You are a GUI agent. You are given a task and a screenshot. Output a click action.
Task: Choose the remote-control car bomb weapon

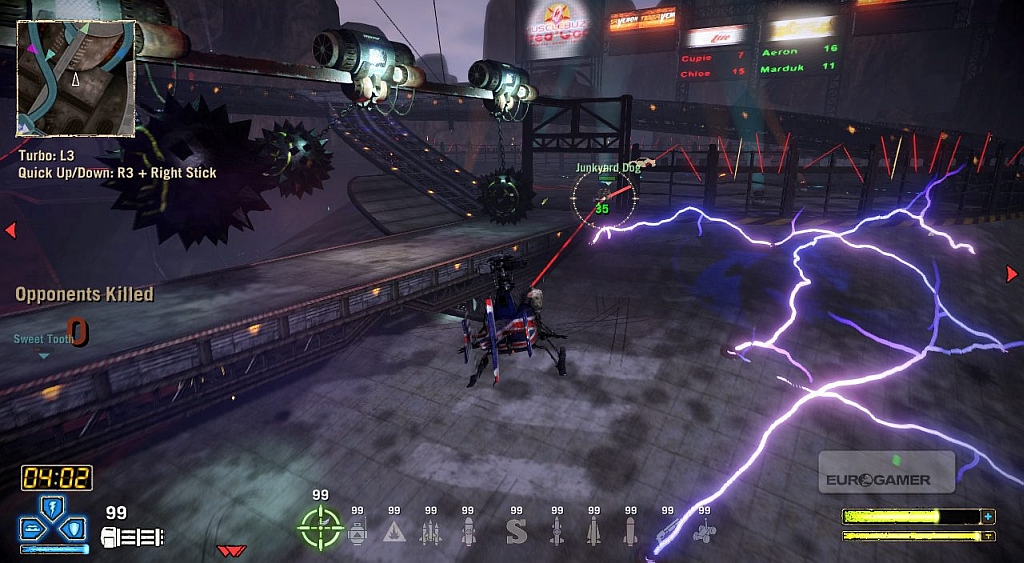[x=704, y=533]
